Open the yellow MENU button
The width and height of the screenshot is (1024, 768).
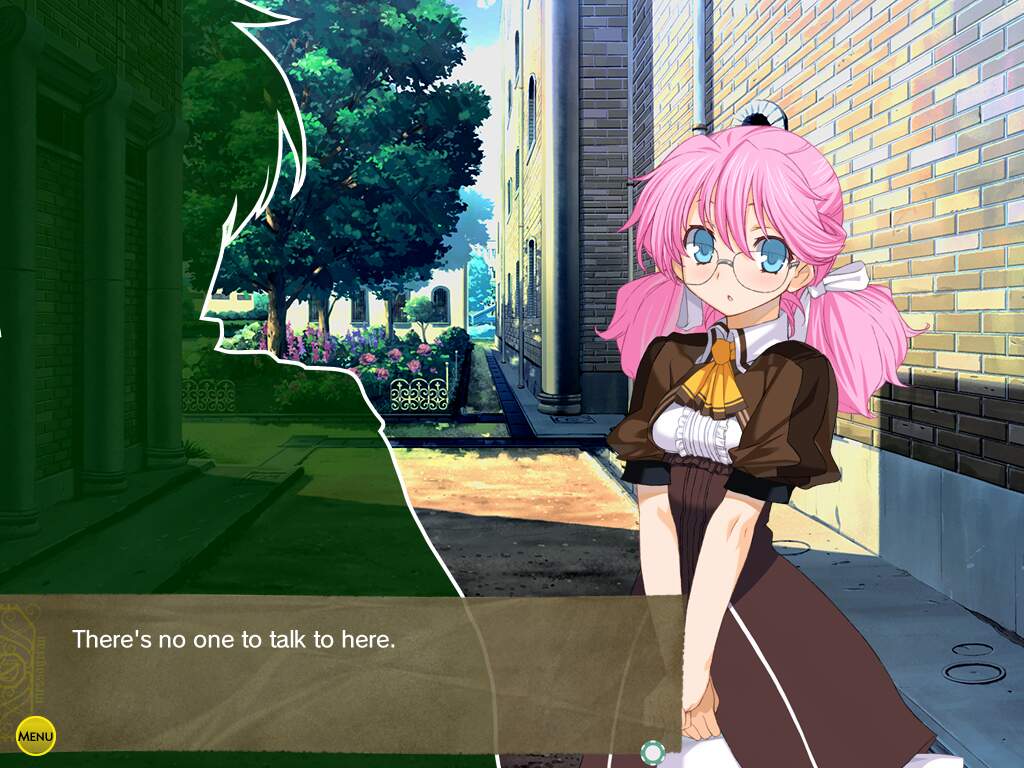pos(36,737)
